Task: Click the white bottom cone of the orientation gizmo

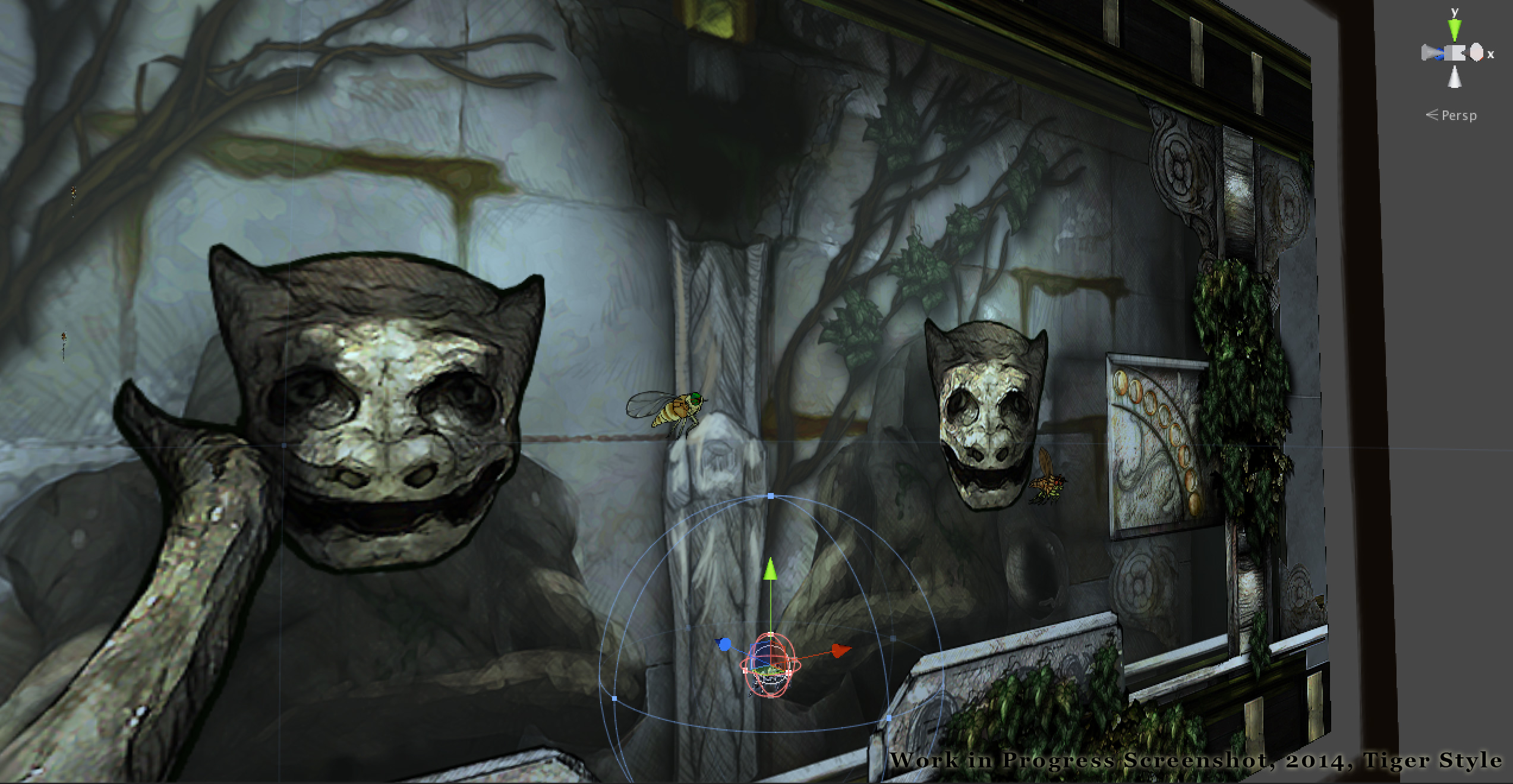Action: pos(1454,77)
